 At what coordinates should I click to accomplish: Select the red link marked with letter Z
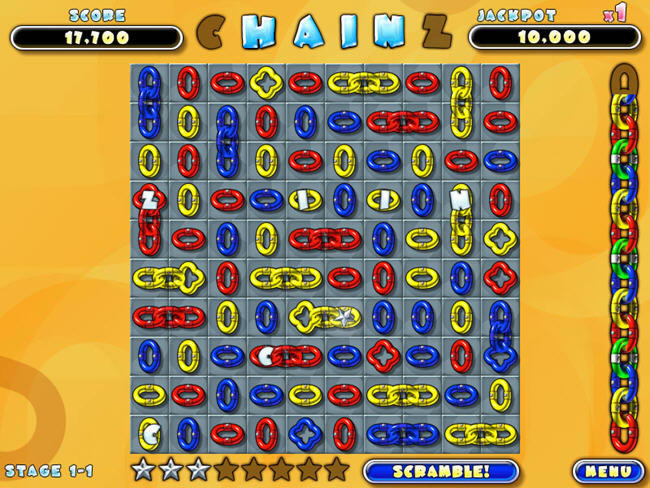click(149, 200)
